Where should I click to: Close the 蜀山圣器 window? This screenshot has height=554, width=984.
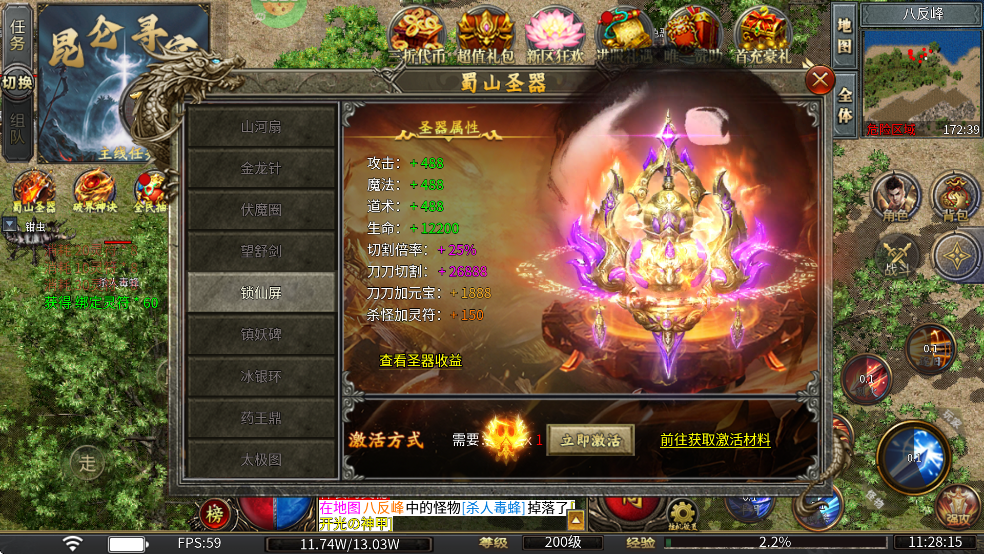pyautogui.click(x=820, y=80)
